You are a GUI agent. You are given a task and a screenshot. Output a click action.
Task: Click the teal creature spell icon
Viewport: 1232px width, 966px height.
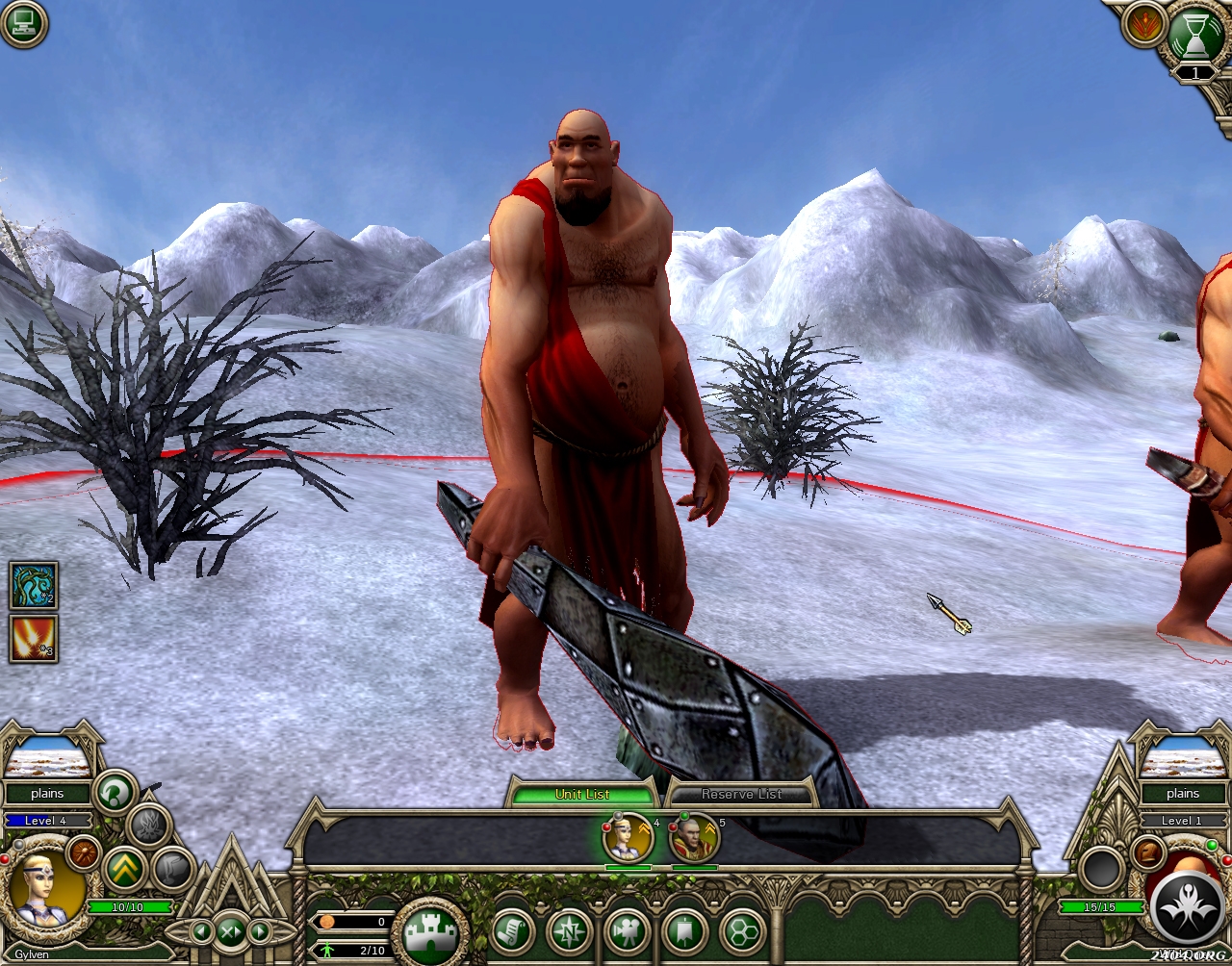[34, 585]
